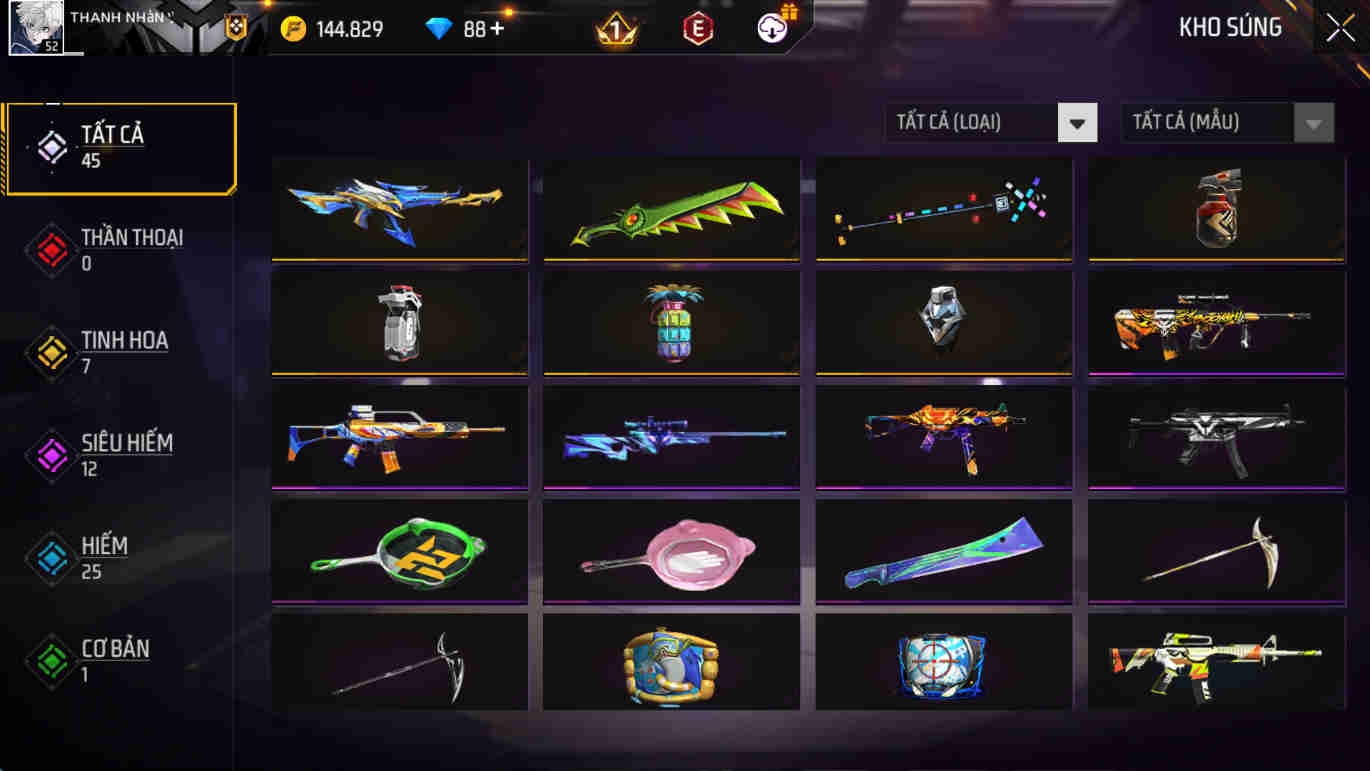Click the THANH NHÀN player avatar
The height and width of the screenshot is (771, 1370).
click(x=38, y=27)
